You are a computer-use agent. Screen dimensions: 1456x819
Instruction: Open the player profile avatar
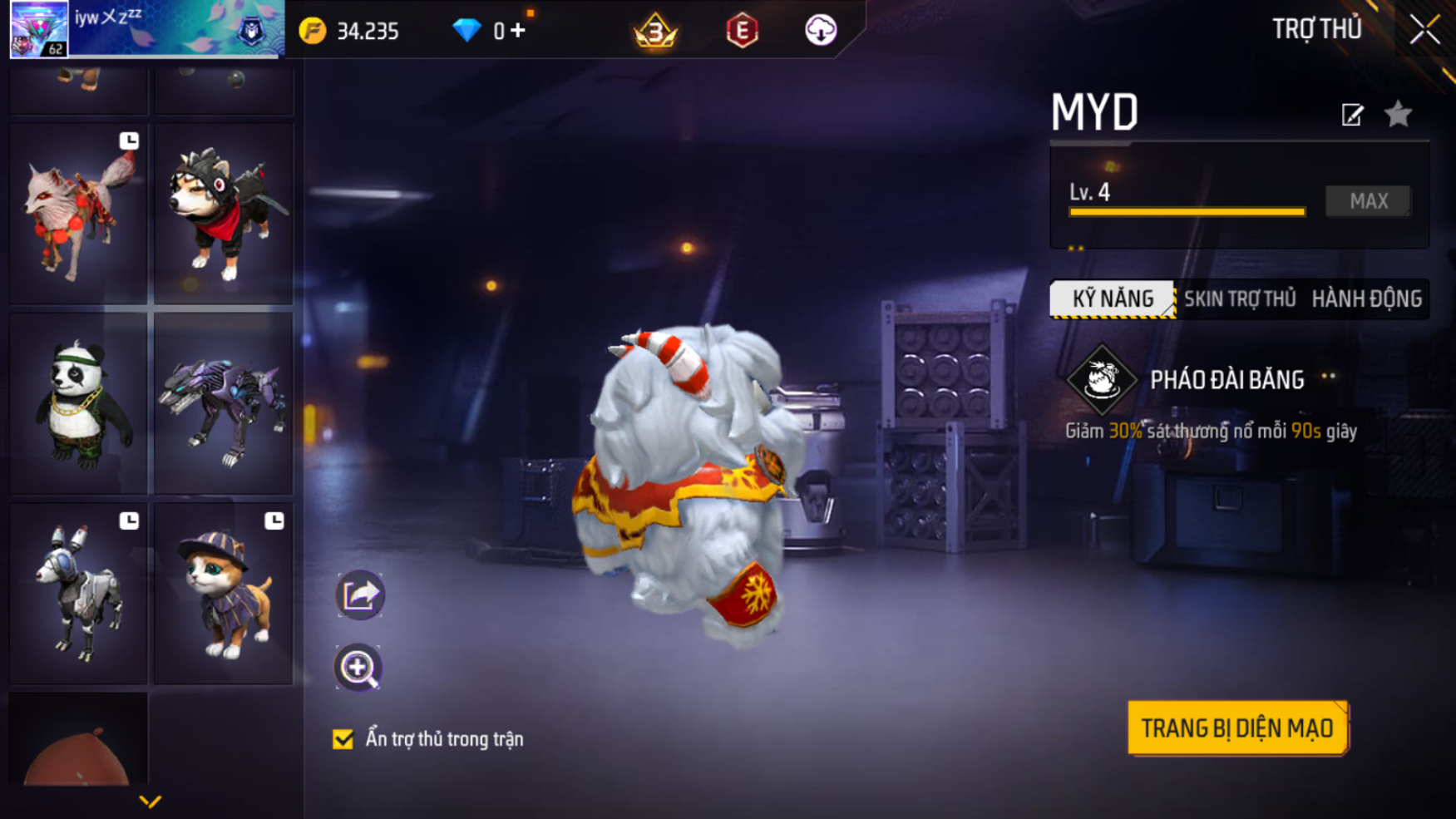click(x=39, y=29)
